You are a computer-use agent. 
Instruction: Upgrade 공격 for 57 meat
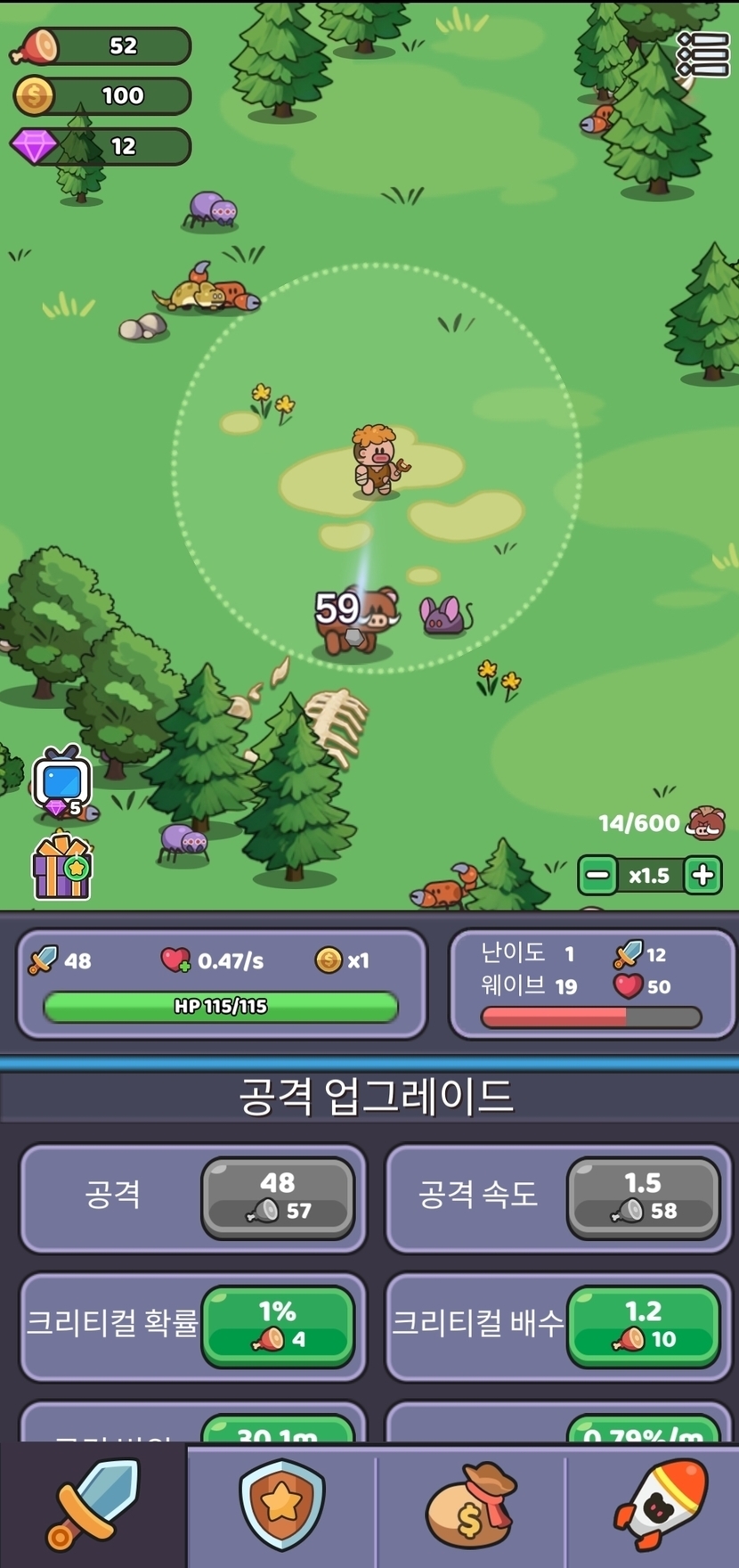[278, 1197]
